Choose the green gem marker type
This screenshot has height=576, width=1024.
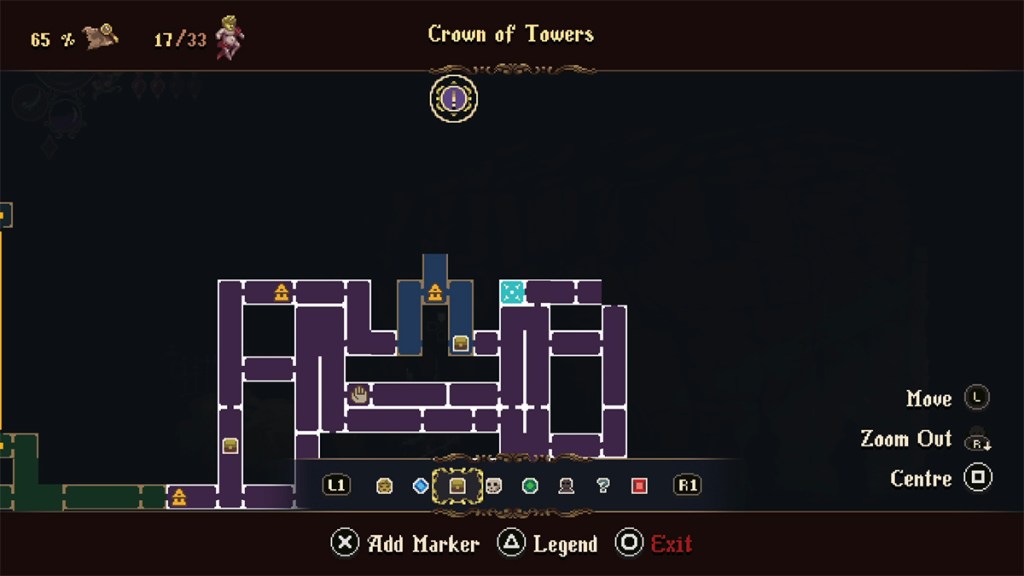[530, 486]
